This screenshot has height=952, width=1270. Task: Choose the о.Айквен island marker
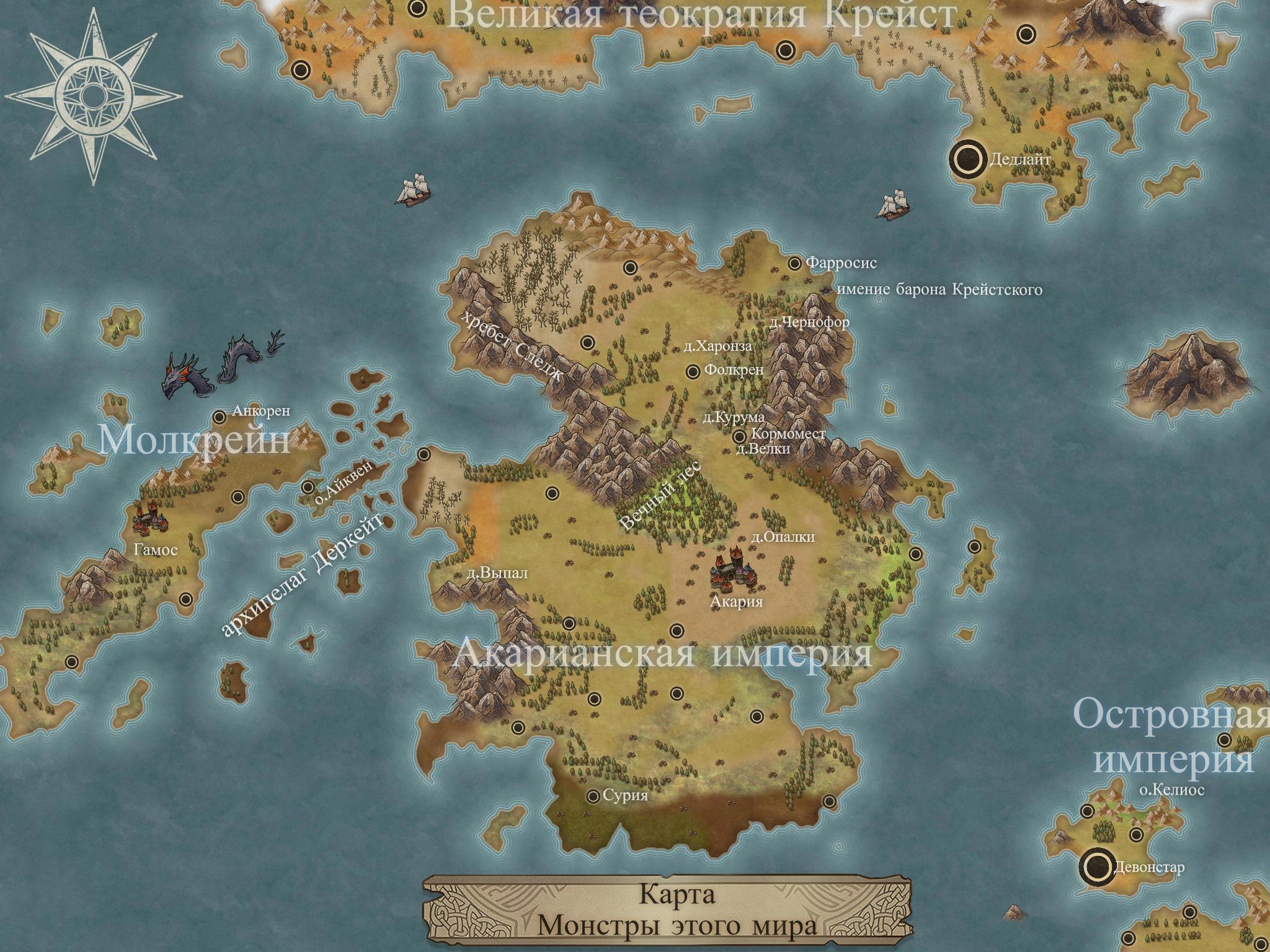[308, 487]
